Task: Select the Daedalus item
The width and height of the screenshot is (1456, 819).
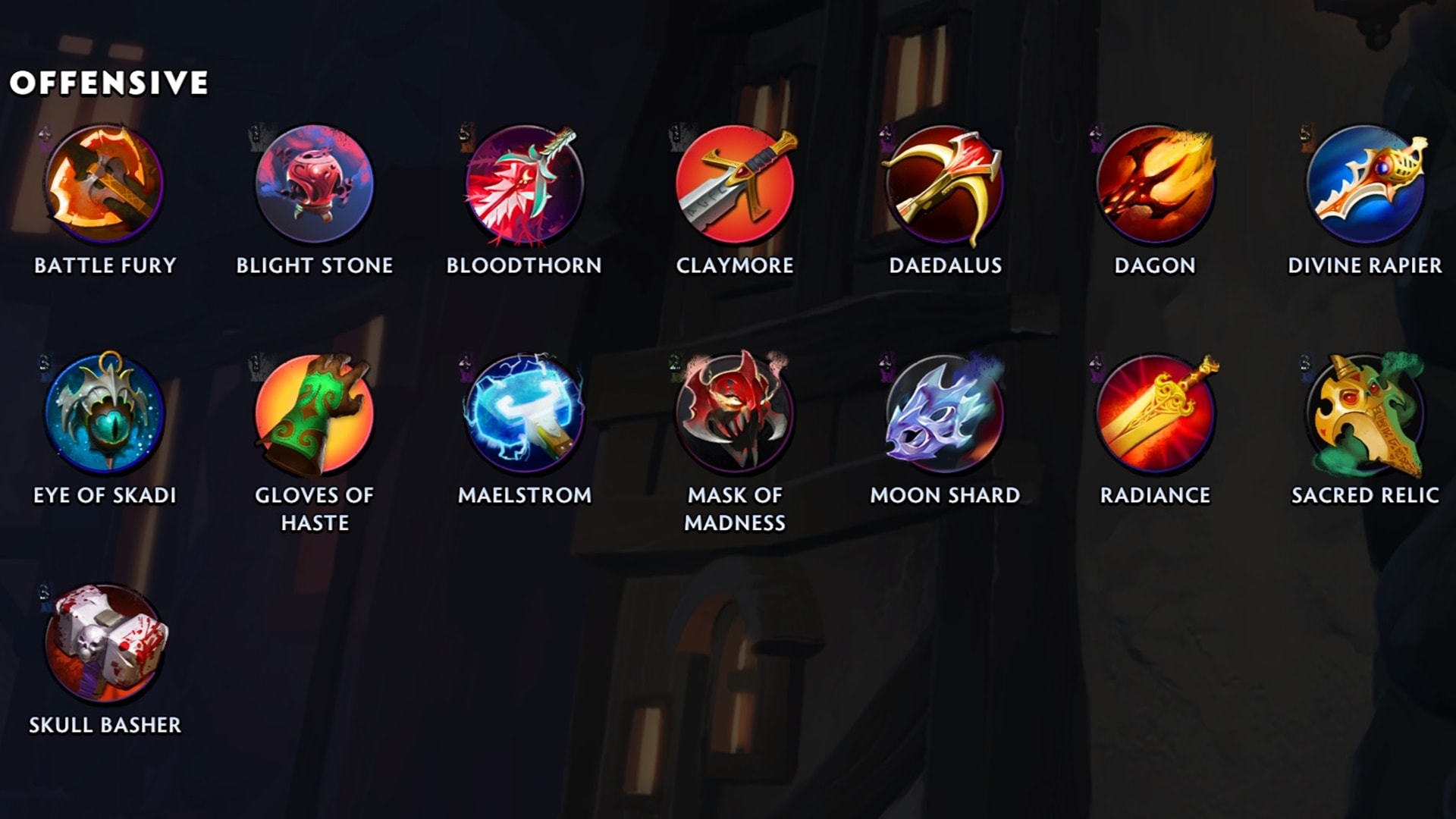Action: (945, 184)
